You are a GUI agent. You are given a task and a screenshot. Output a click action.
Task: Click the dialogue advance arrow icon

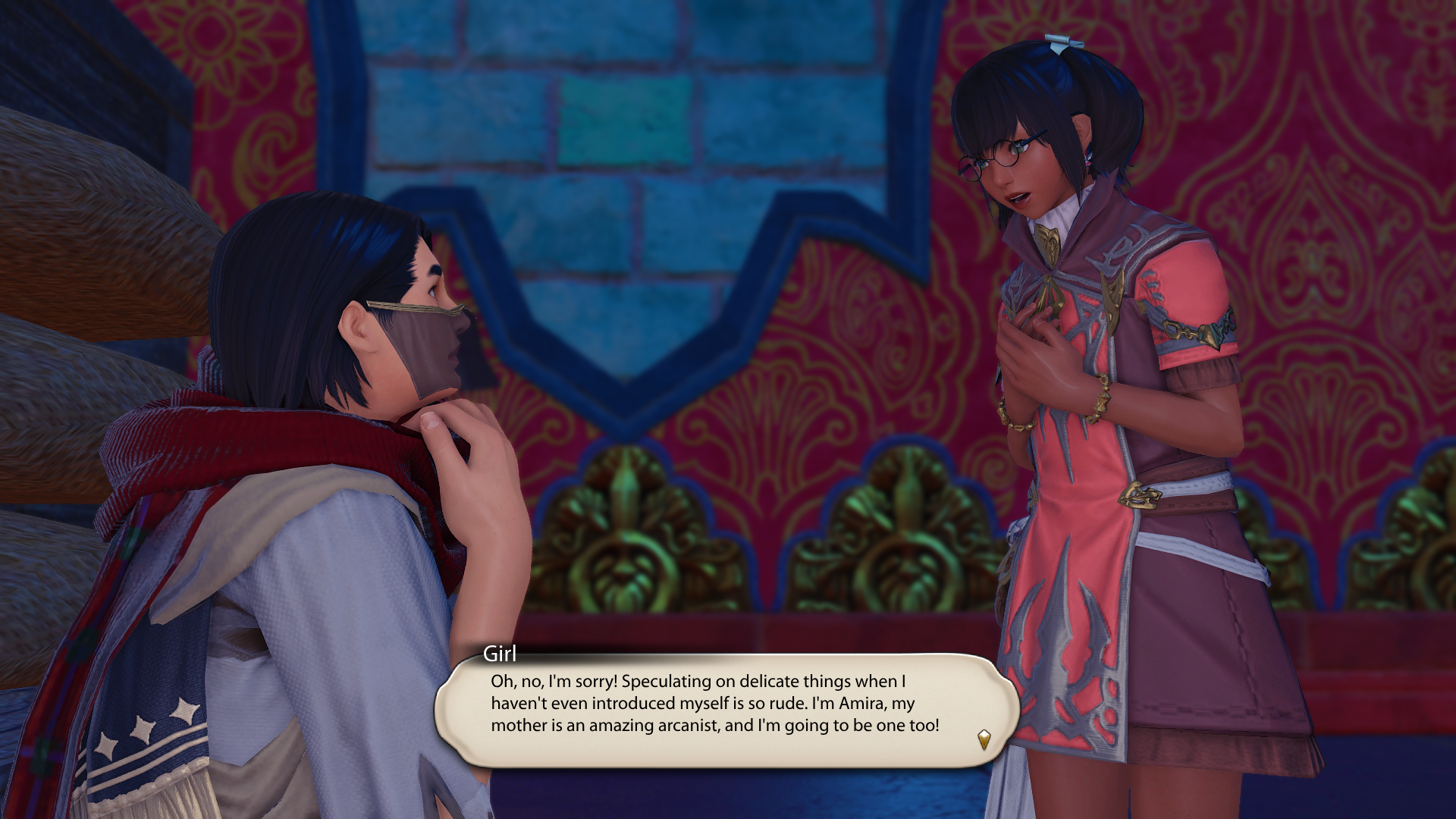[984, 739]
